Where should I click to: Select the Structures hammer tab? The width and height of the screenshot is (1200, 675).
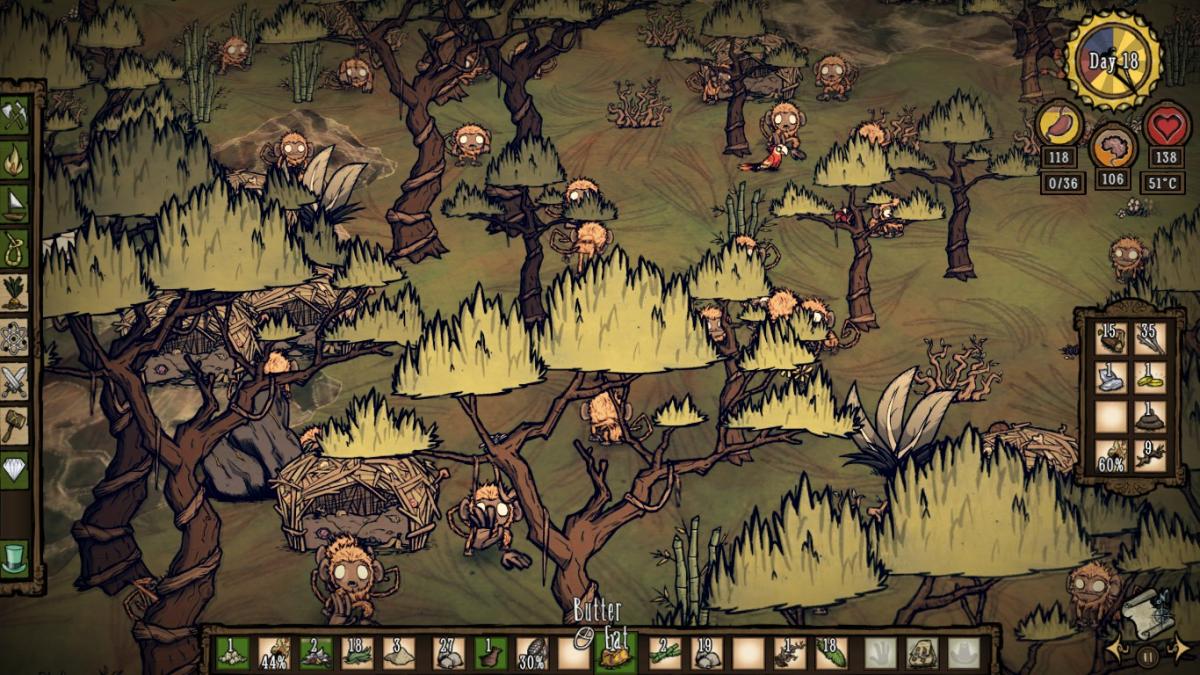pos(15,424)
